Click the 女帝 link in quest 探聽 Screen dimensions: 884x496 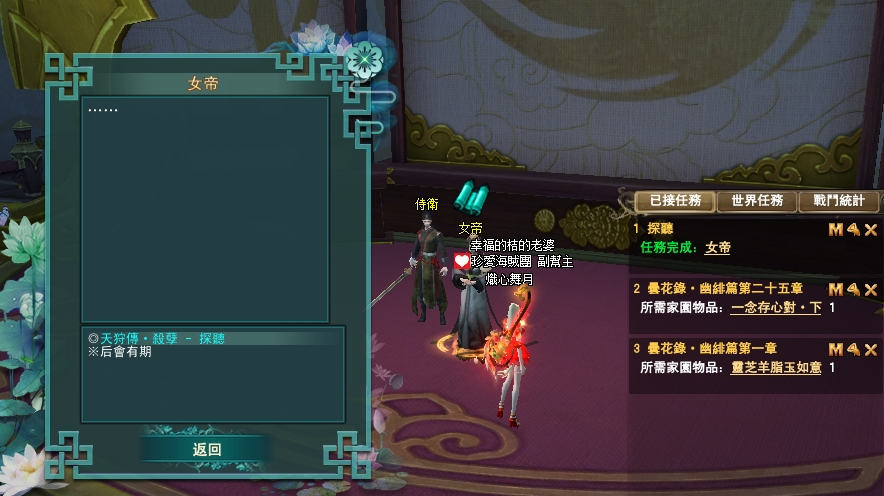[717, 248]
